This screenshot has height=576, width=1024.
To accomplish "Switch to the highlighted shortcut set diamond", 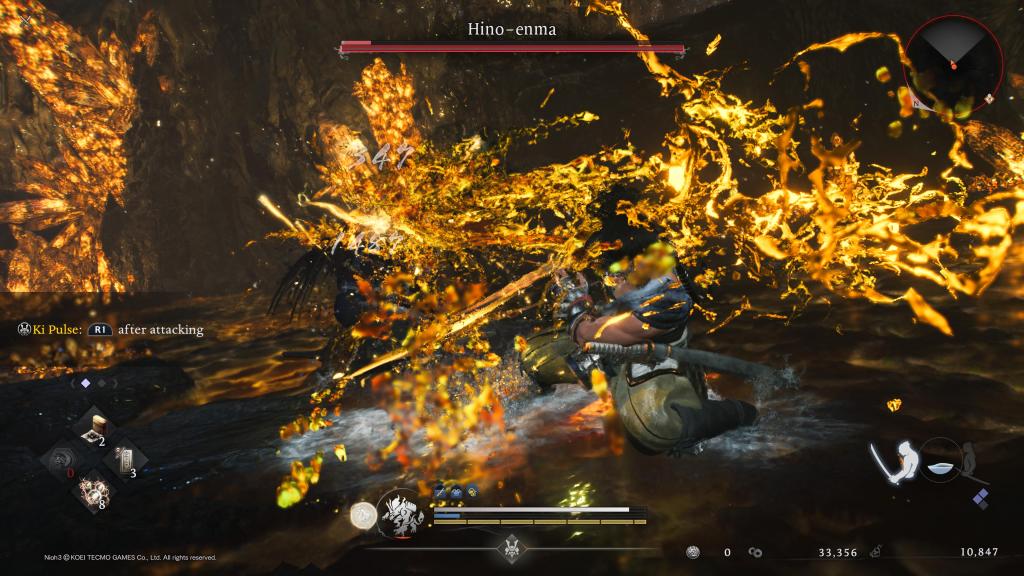I will coord(85,382).
